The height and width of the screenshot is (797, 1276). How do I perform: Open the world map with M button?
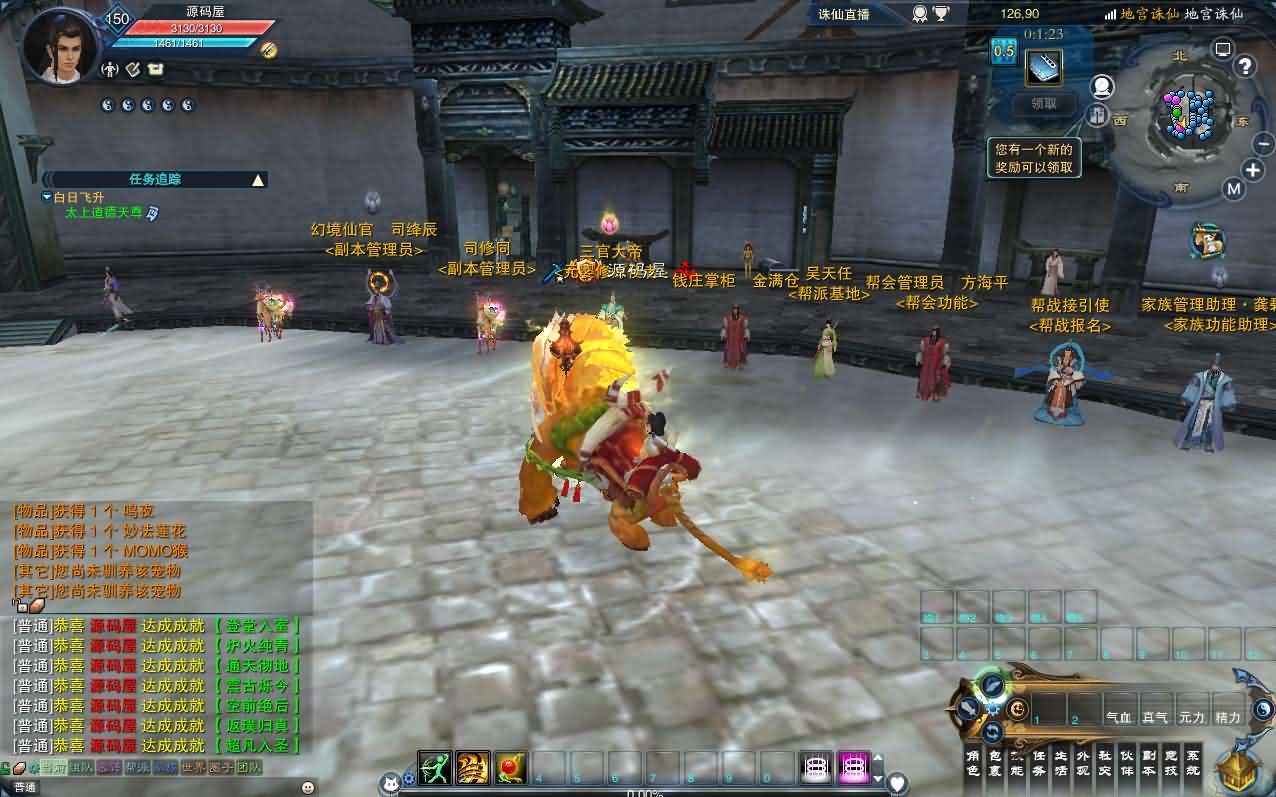[1233, 189]
